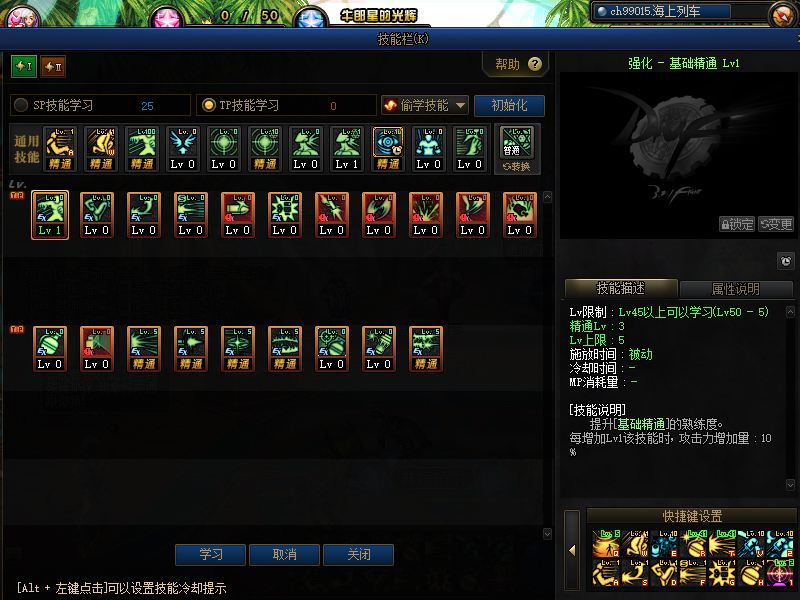Click the left arrow beside 快捷键设置
This screenshot has height=600, width=800.
[573, 550]
